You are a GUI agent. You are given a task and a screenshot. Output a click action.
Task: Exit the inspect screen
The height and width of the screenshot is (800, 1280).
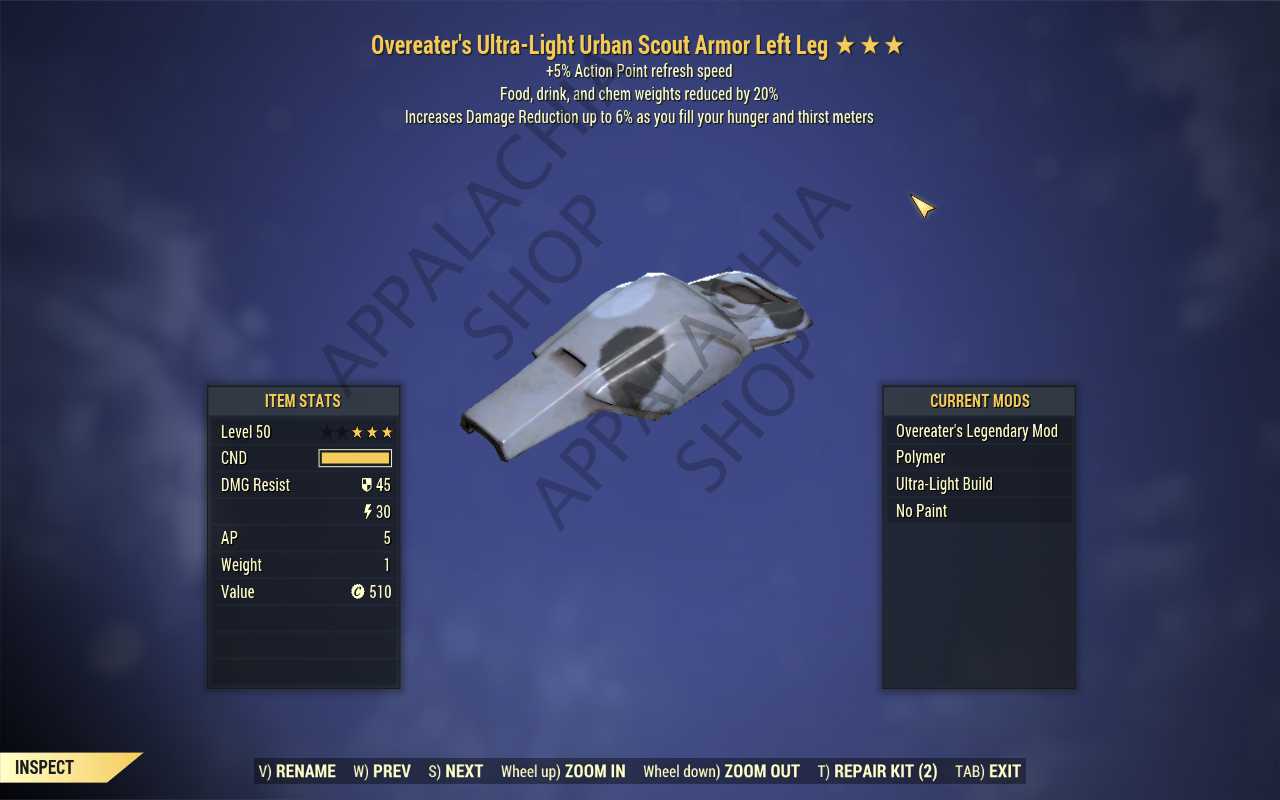pyautogui.click(x=988, y=771)
